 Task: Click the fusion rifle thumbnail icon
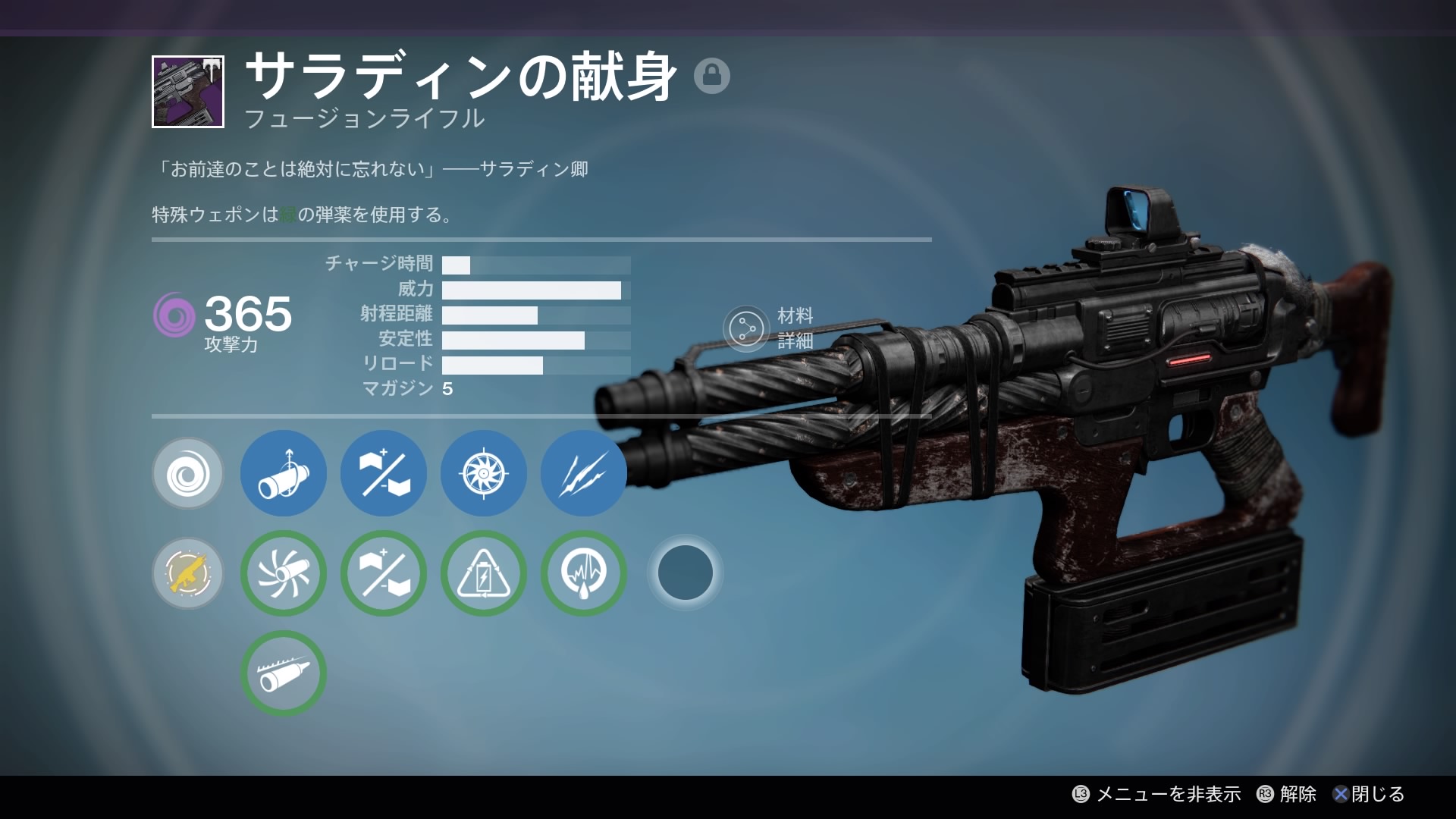click(188, 92)
